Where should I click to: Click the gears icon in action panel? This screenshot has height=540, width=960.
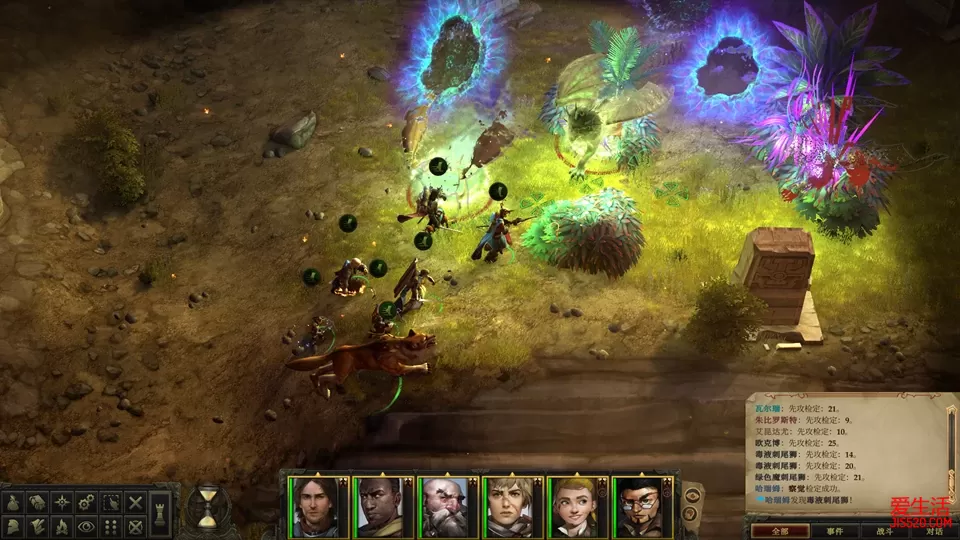(x=87, y=501)
